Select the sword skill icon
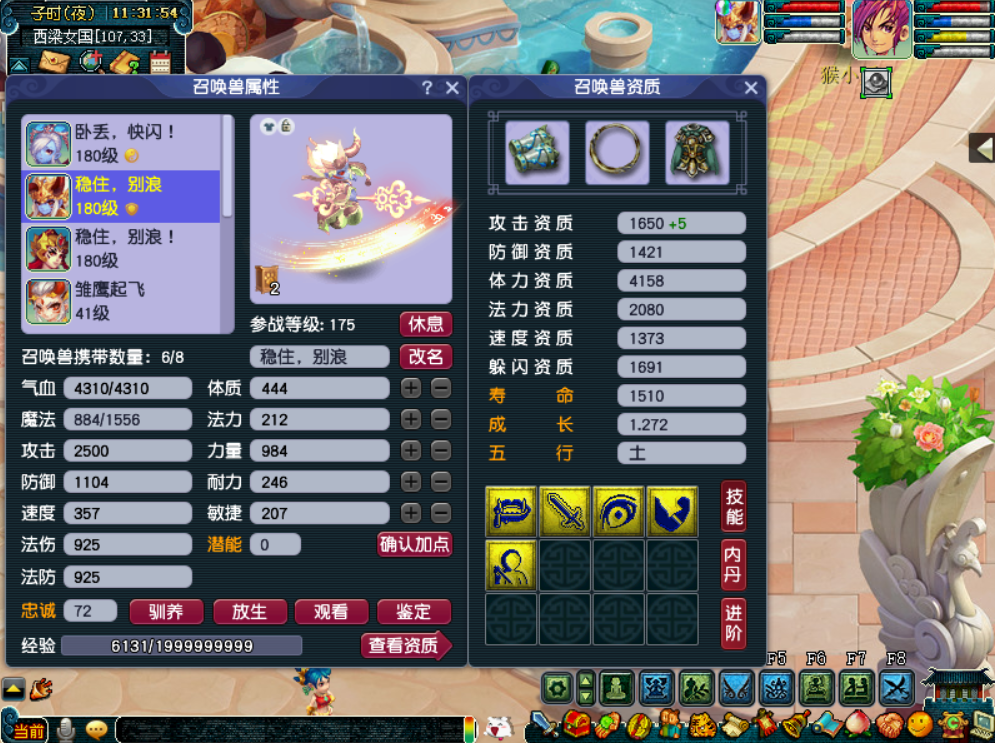Image resolution: width=995 pixels, height=743 pixels. pyautogui.click(x=565, y=512)
